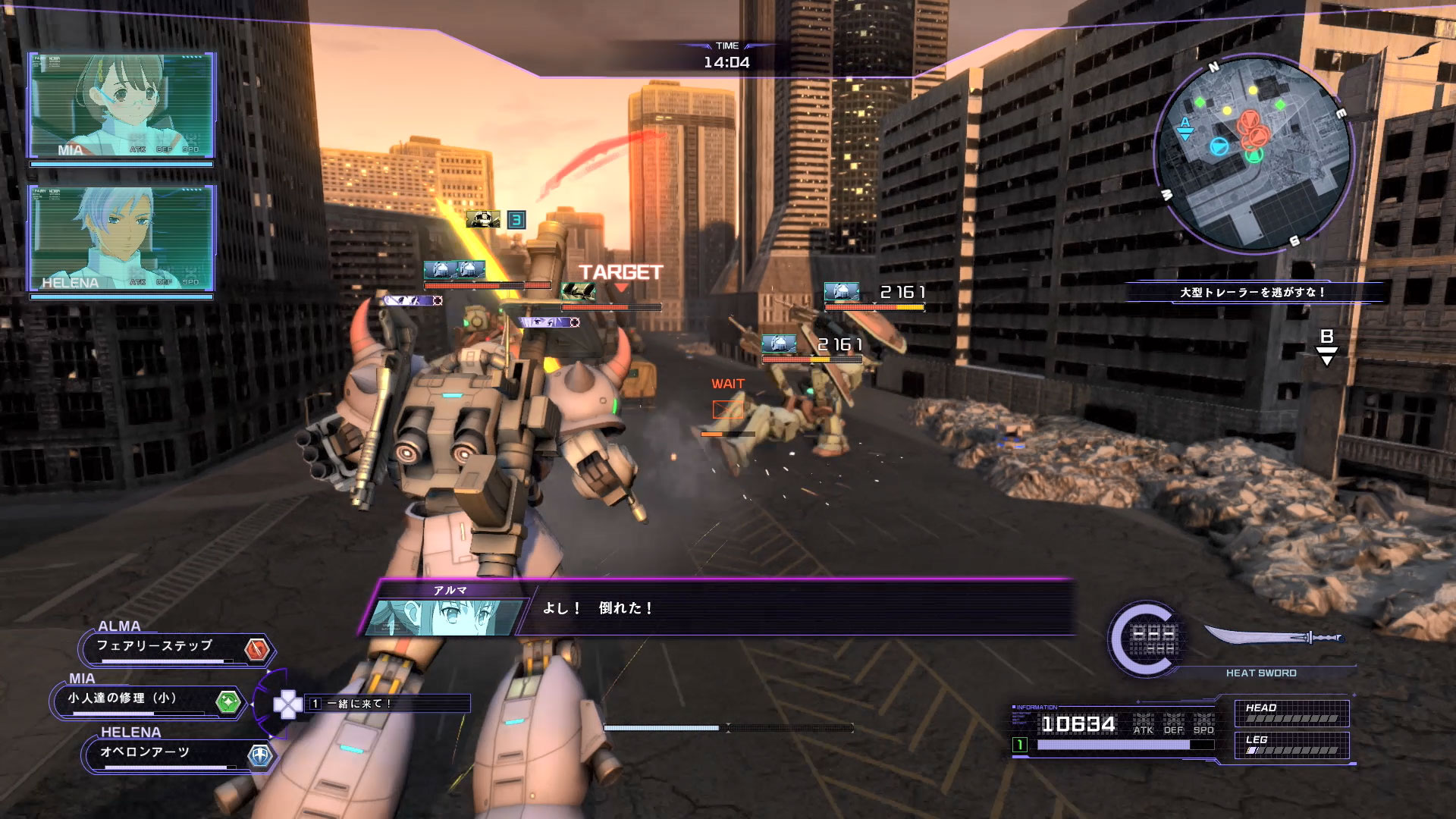Select Helena's portrait panel
1456x819 pixels.
(x=121, y=238)
